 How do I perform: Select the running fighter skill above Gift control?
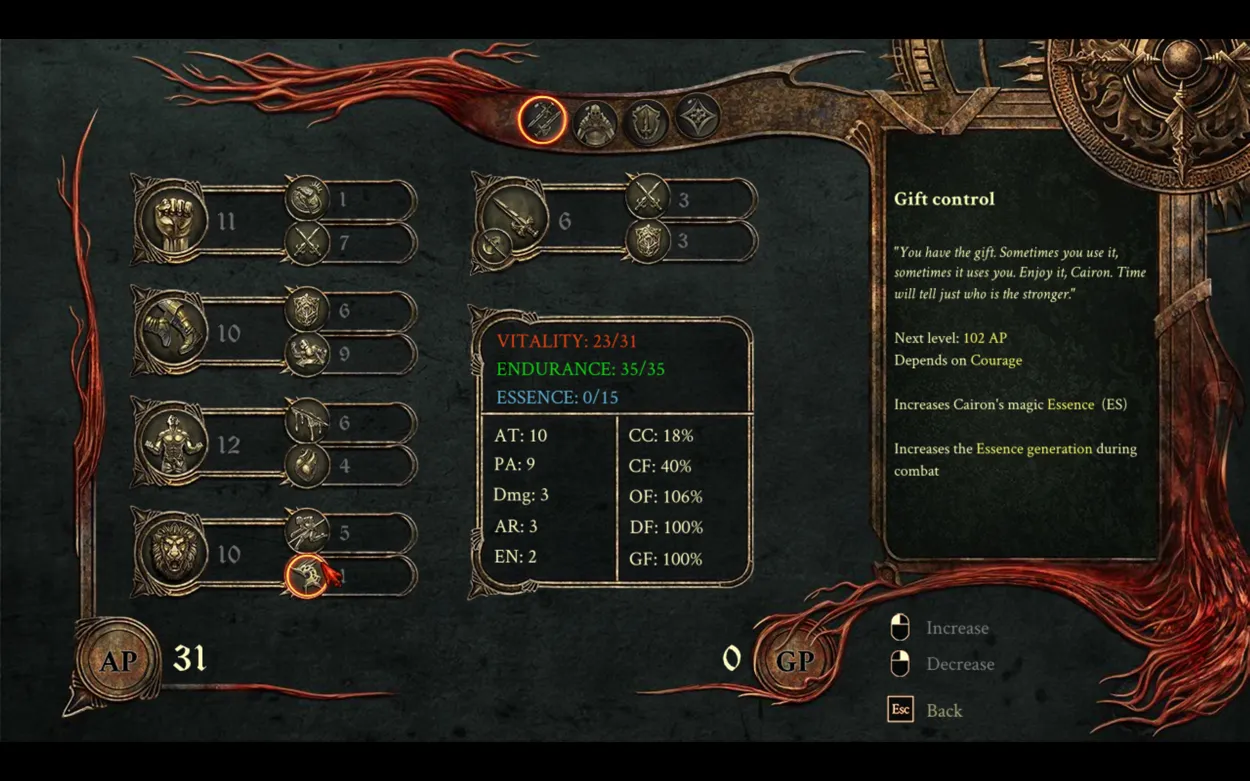click(x=307, y=533)
